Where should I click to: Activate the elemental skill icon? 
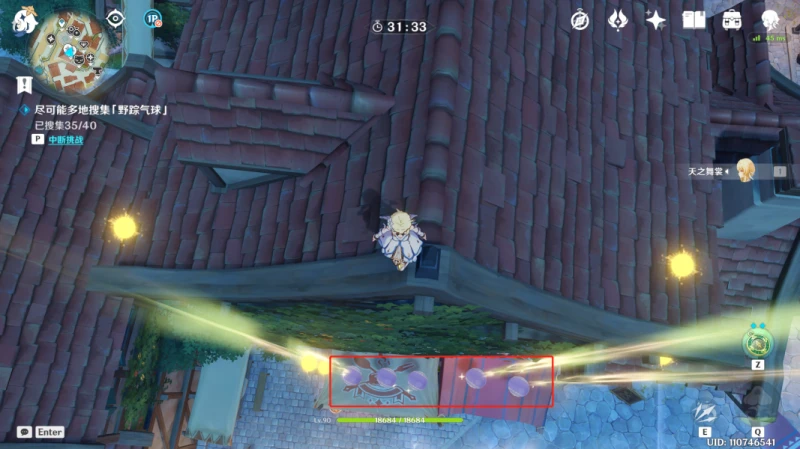[x=706, y=412]
